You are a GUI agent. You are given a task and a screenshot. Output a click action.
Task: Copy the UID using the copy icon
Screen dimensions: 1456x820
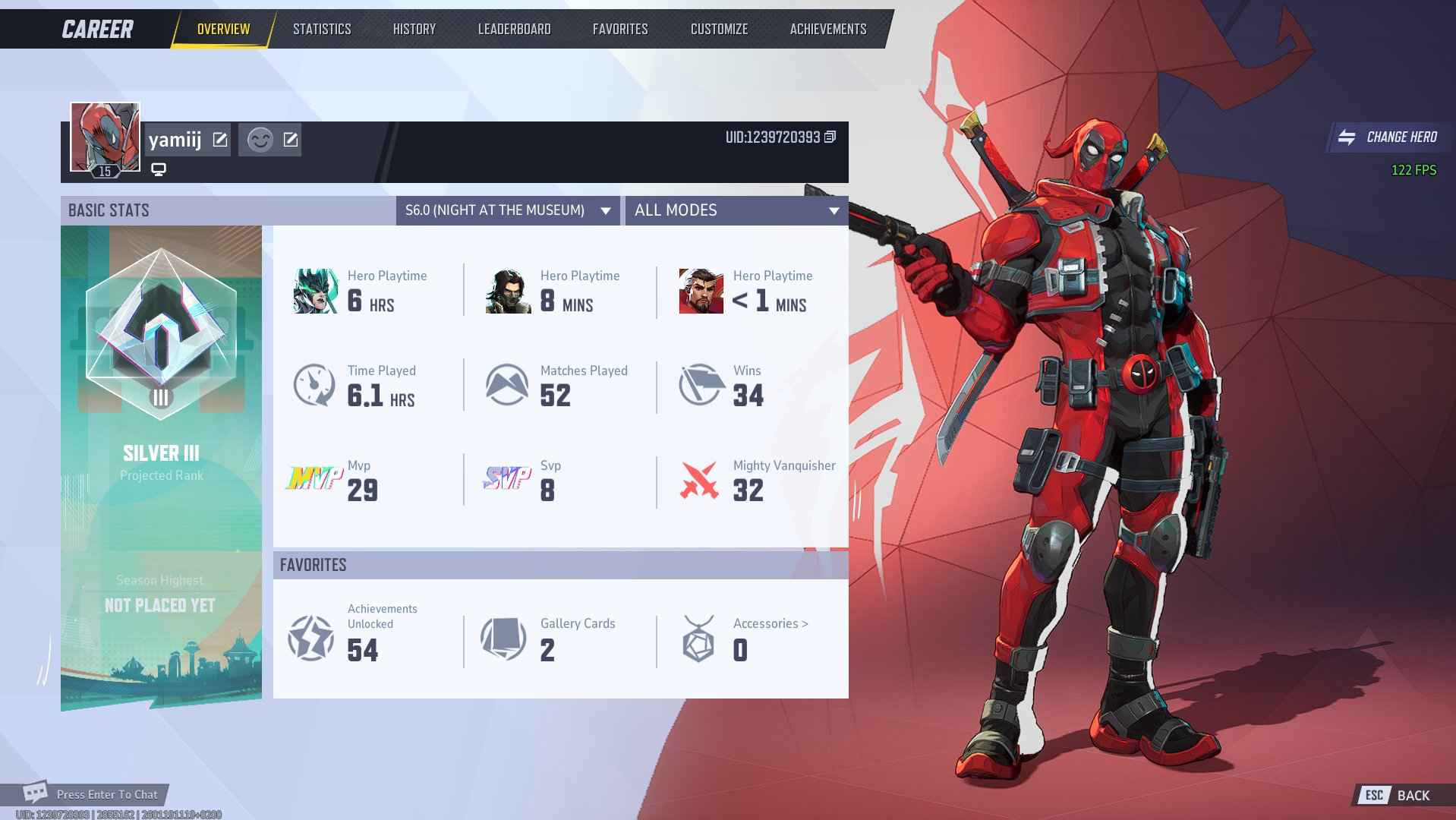pyautogui.click(x=829, y=137)
